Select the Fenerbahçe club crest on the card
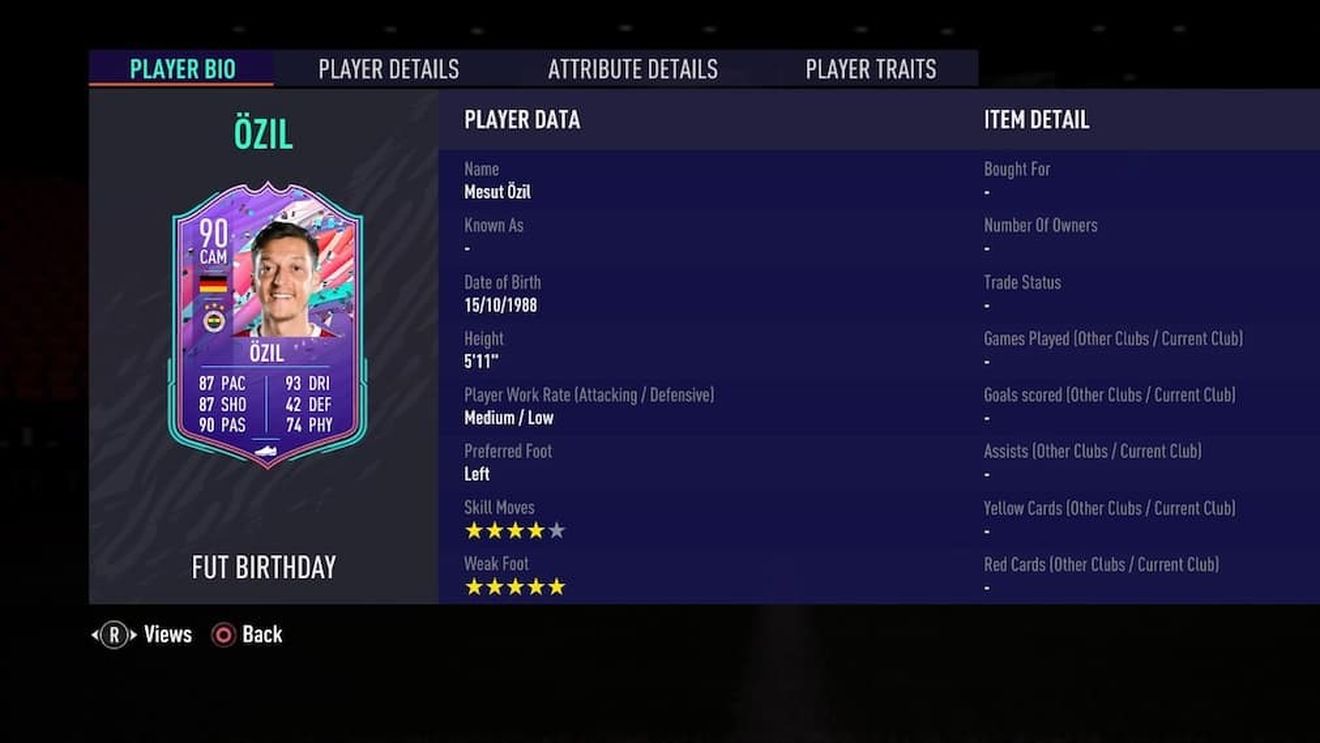1320x743 pixels. pos(213,320)
